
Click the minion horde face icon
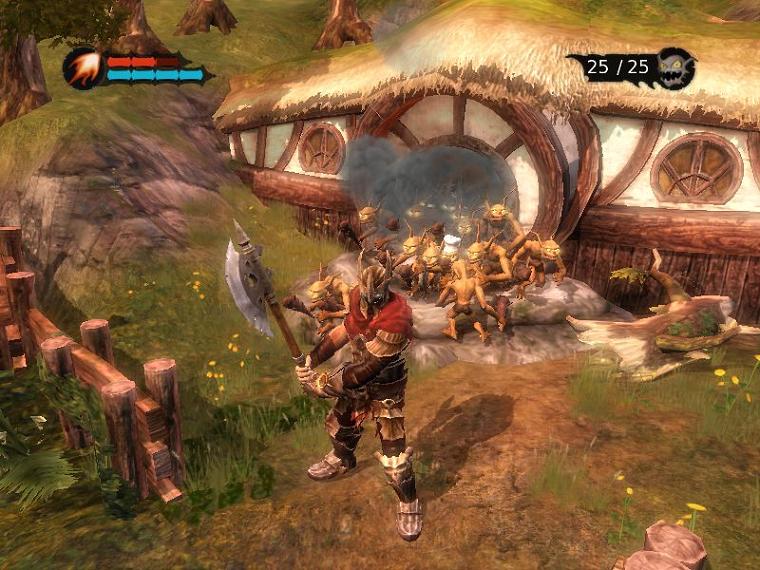click(x=676, y=67)
